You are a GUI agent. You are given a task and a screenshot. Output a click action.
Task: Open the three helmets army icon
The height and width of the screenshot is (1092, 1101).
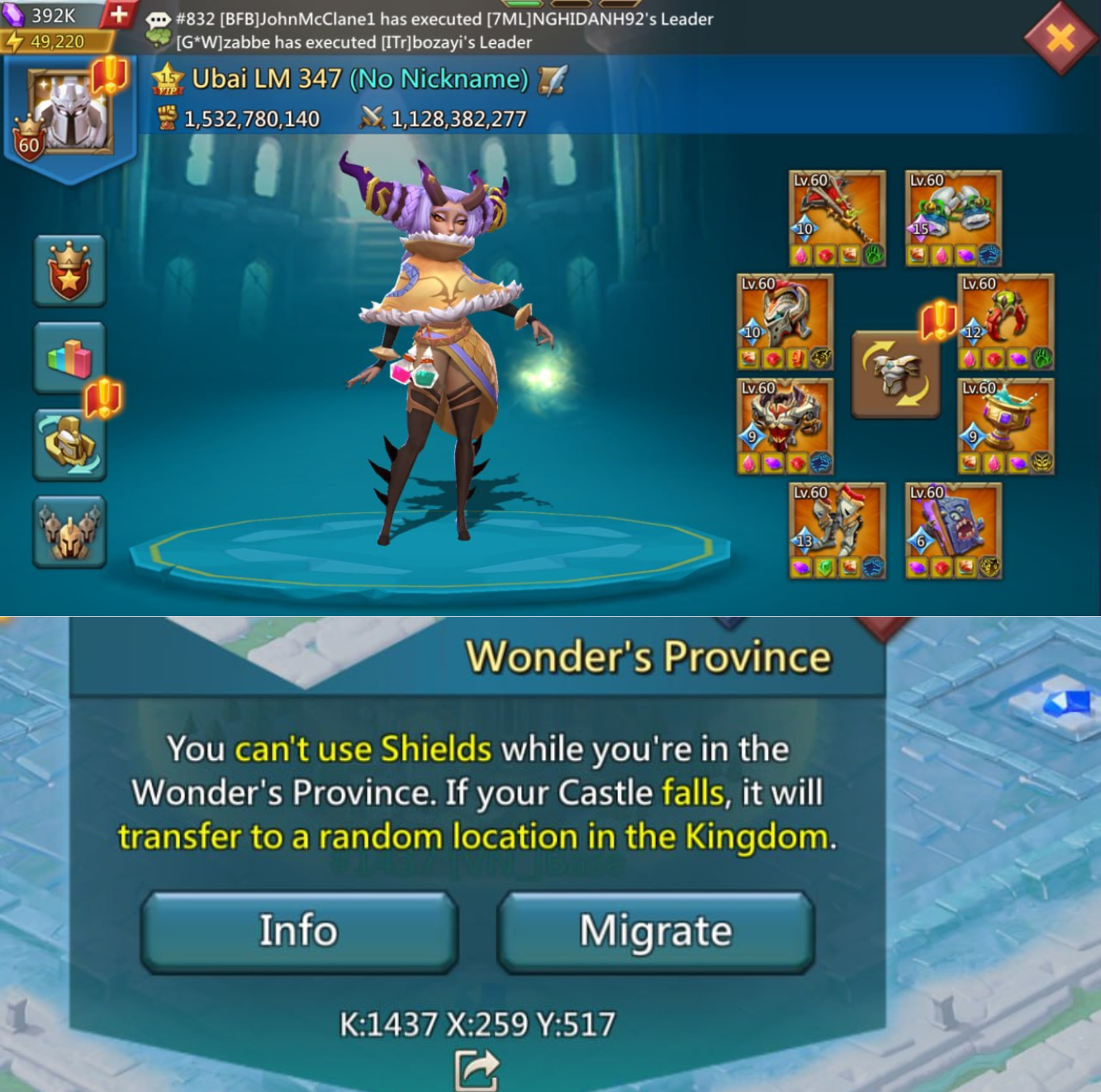[69, 532]
